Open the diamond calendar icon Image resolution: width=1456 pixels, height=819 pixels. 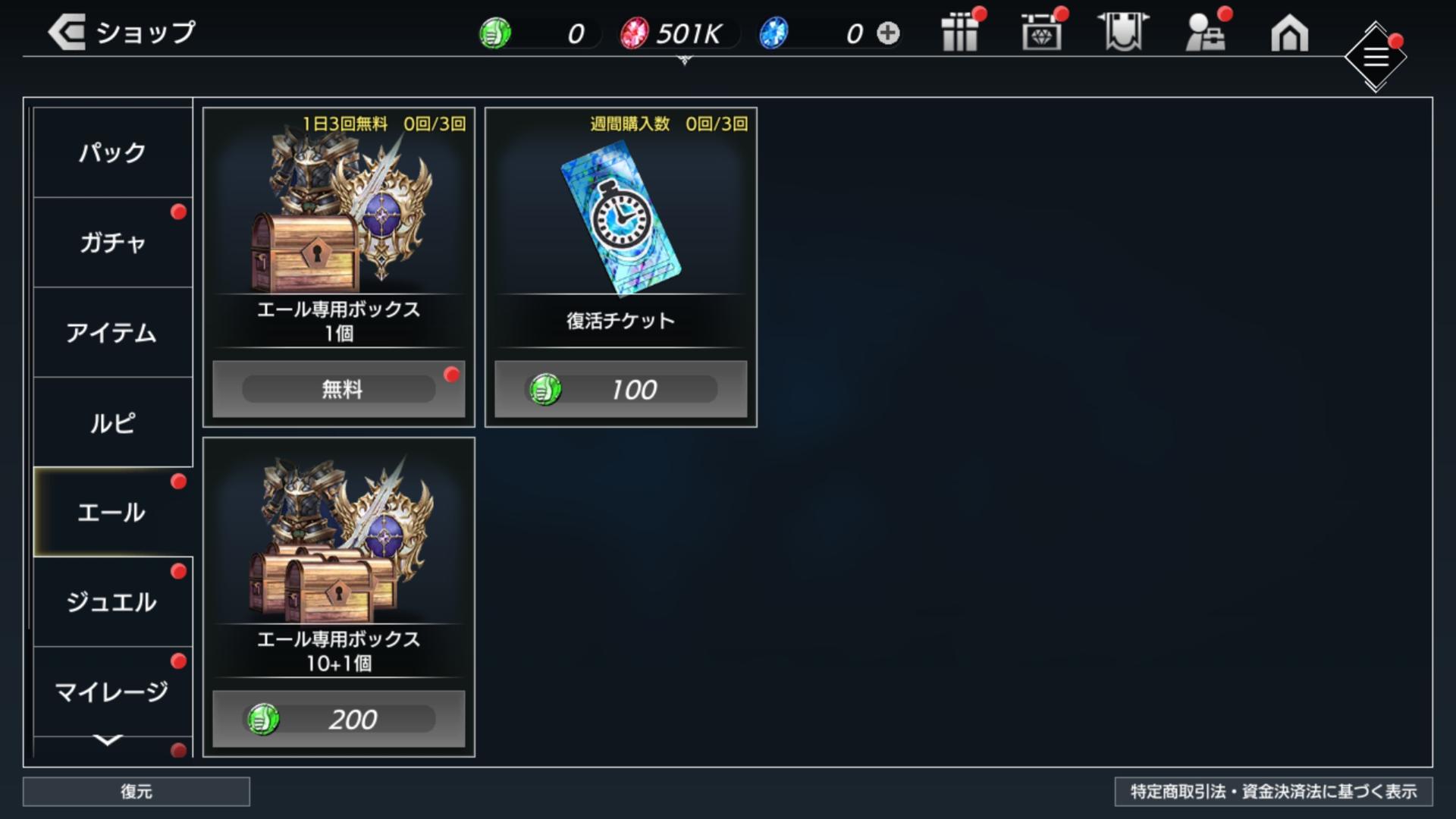1041,33
